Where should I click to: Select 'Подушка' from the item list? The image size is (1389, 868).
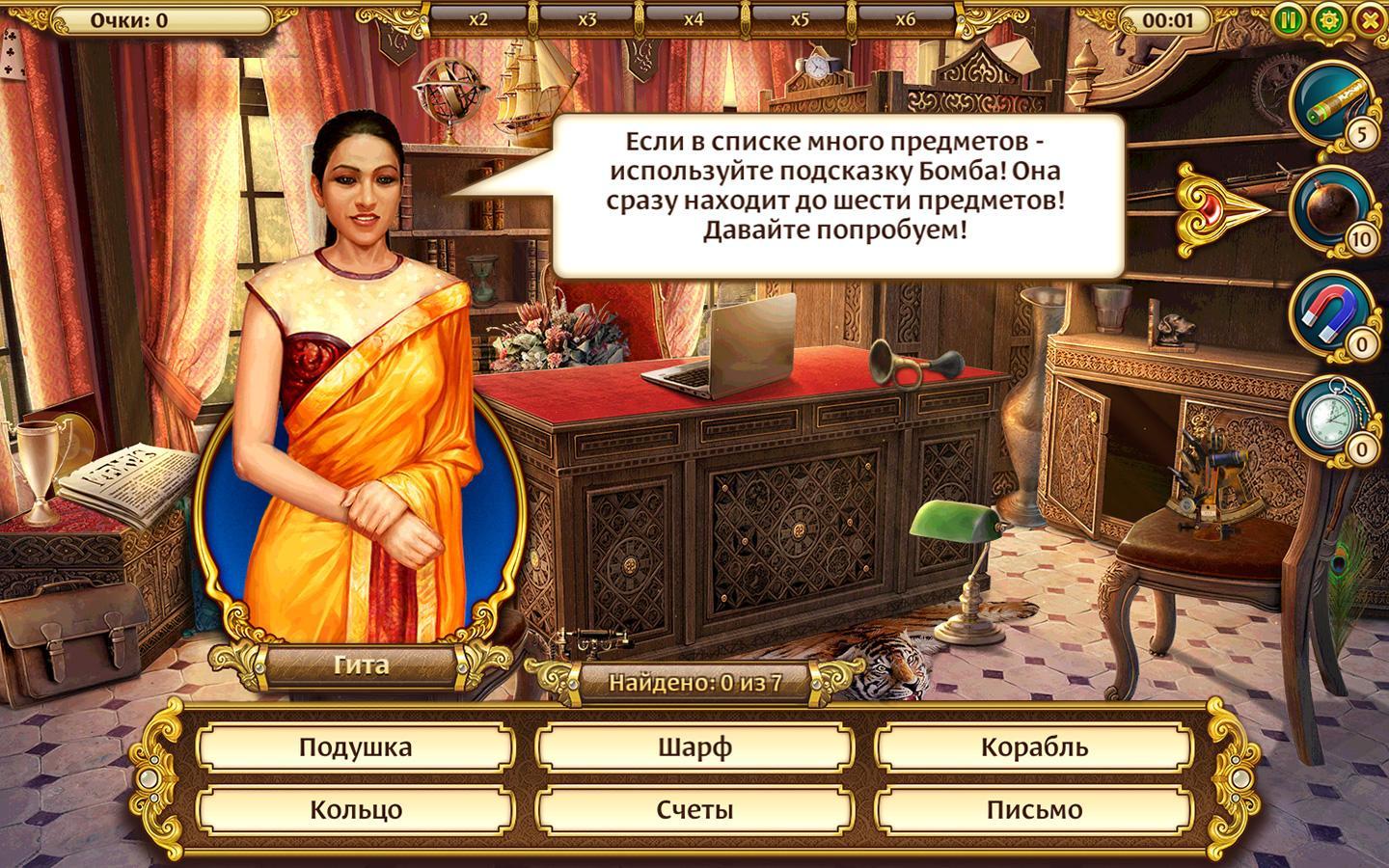tap(357, 746)
